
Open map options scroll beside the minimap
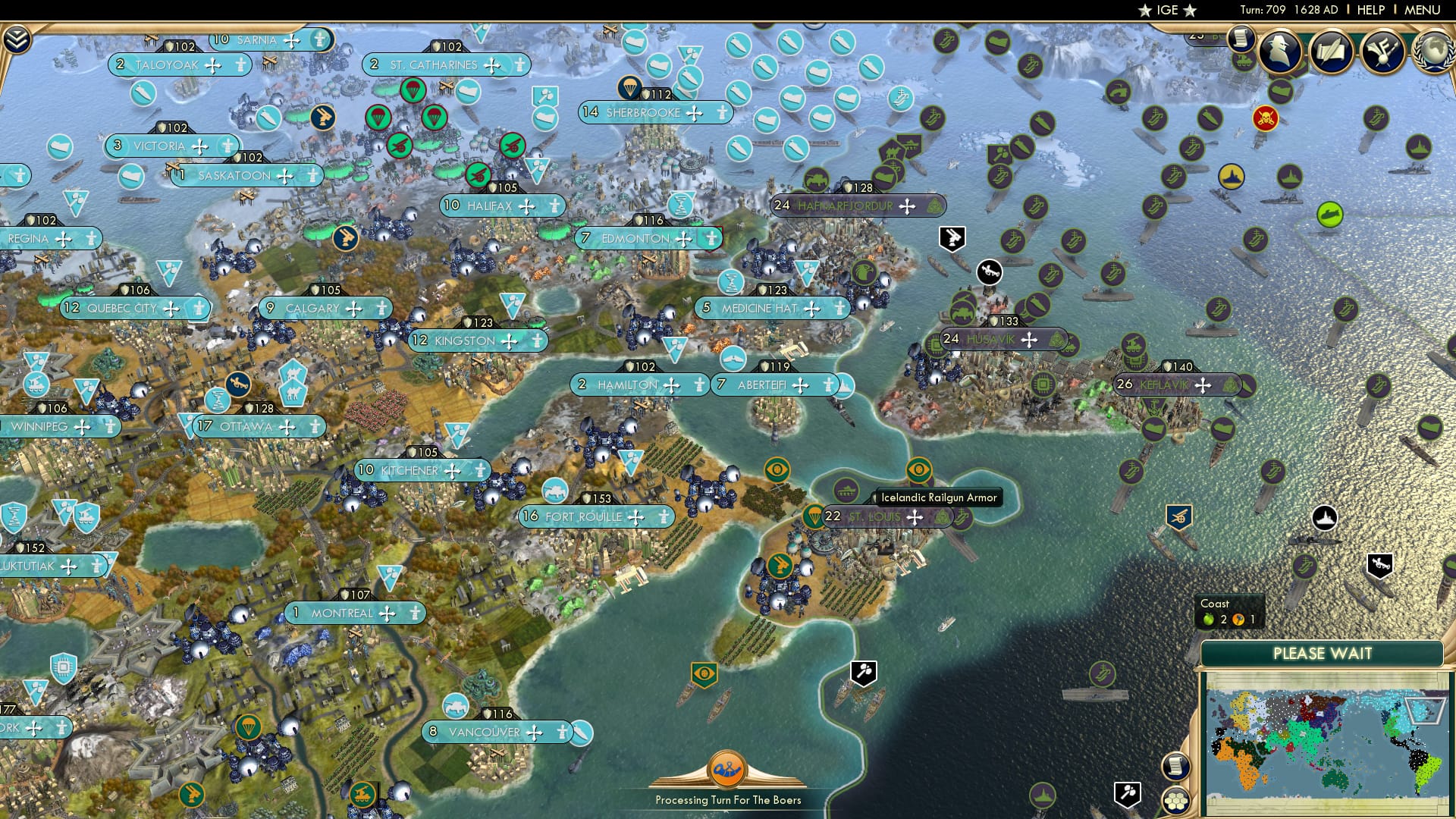1176,765
